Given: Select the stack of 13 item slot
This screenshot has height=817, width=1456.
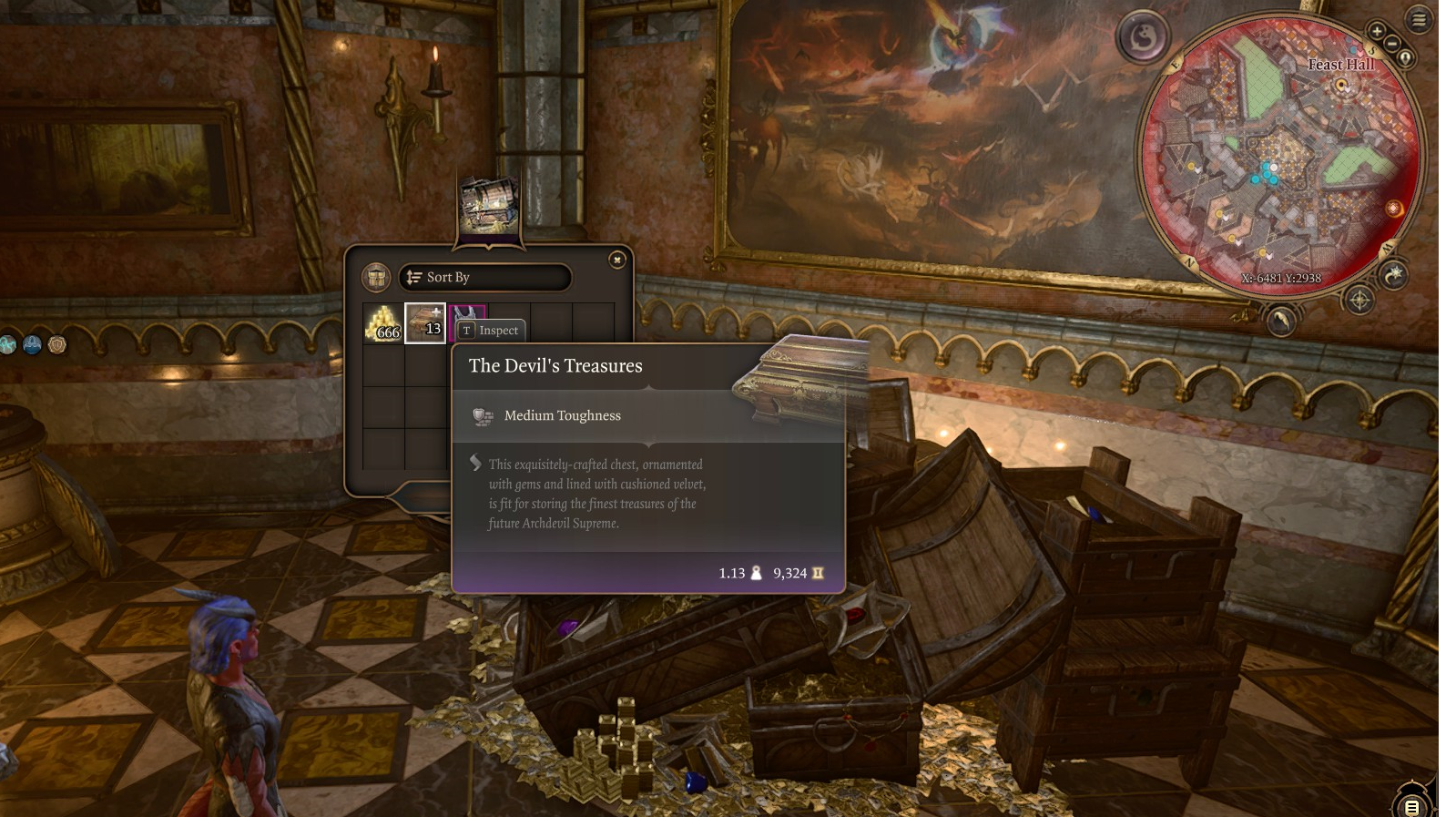Looking at the screenshot, I should click(x=425, y=323).
